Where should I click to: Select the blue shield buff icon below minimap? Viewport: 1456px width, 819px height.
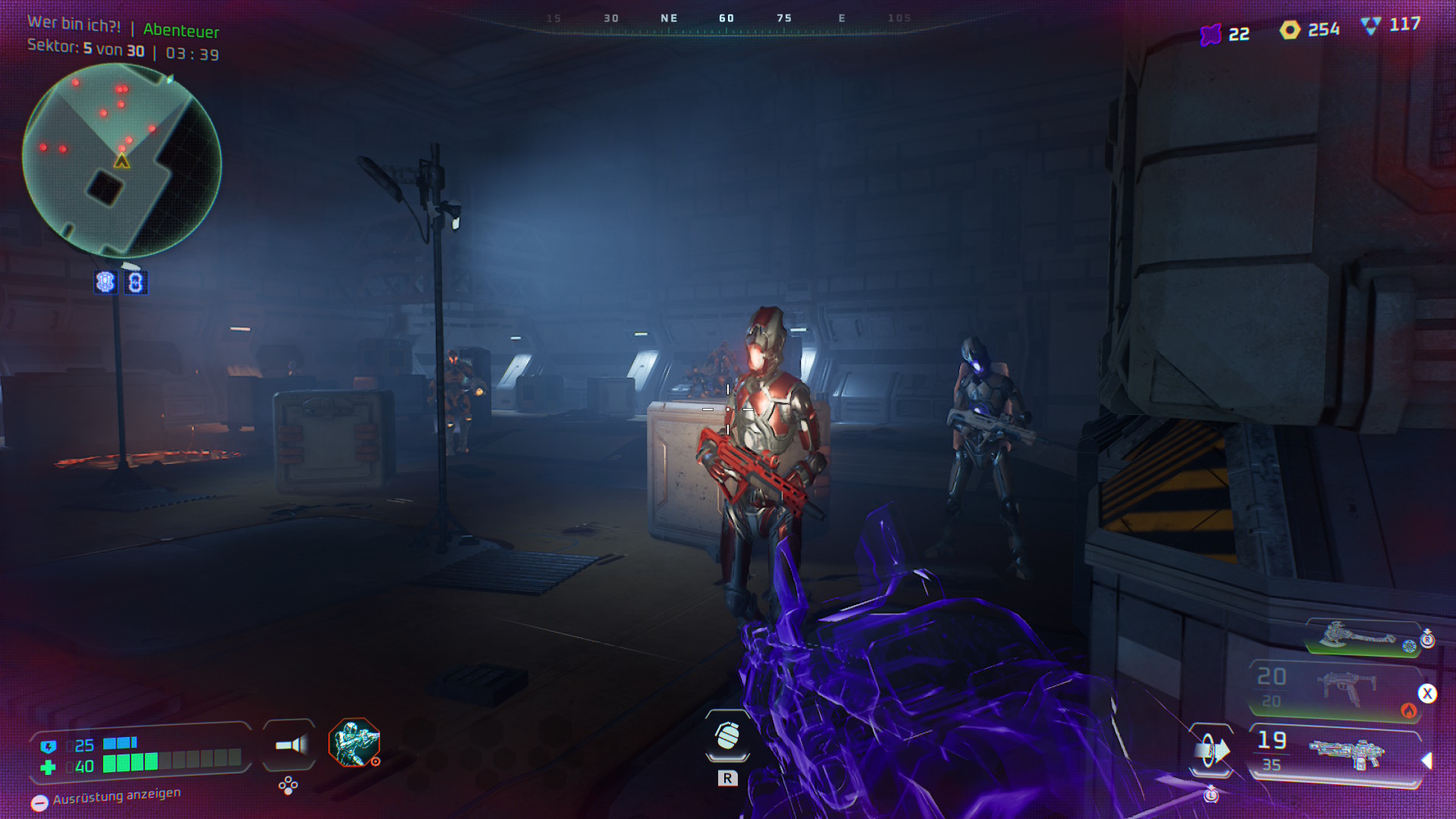105,282
